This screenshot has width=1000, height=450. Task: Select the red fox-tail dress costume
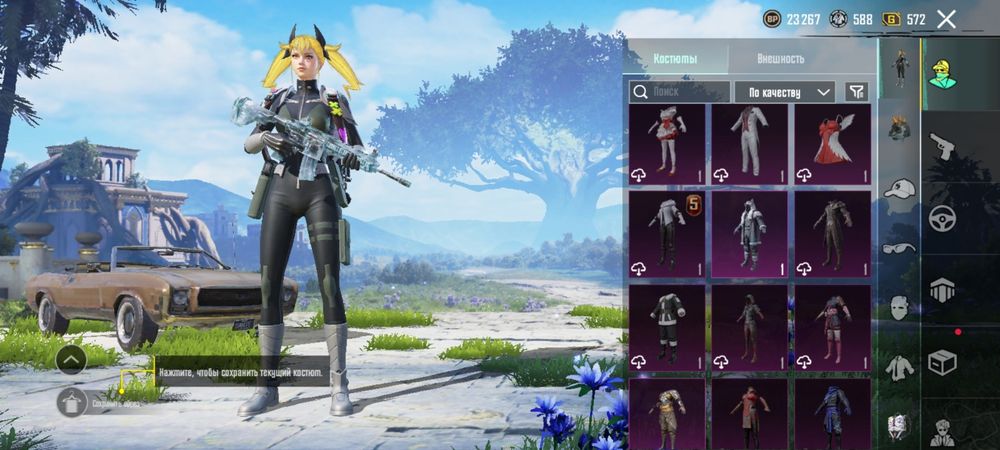[832, 144]
